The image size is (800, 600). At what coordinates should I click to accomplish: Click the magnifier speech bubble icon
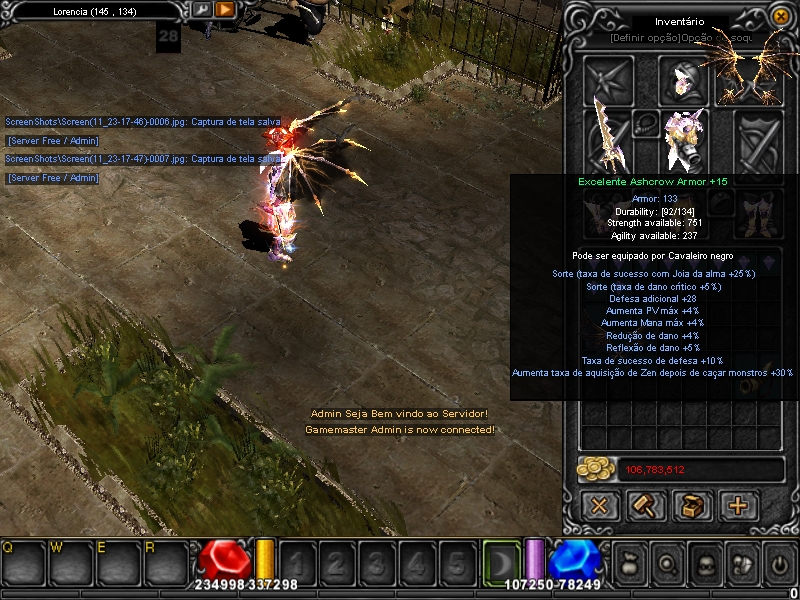click(x=667, y=564)
